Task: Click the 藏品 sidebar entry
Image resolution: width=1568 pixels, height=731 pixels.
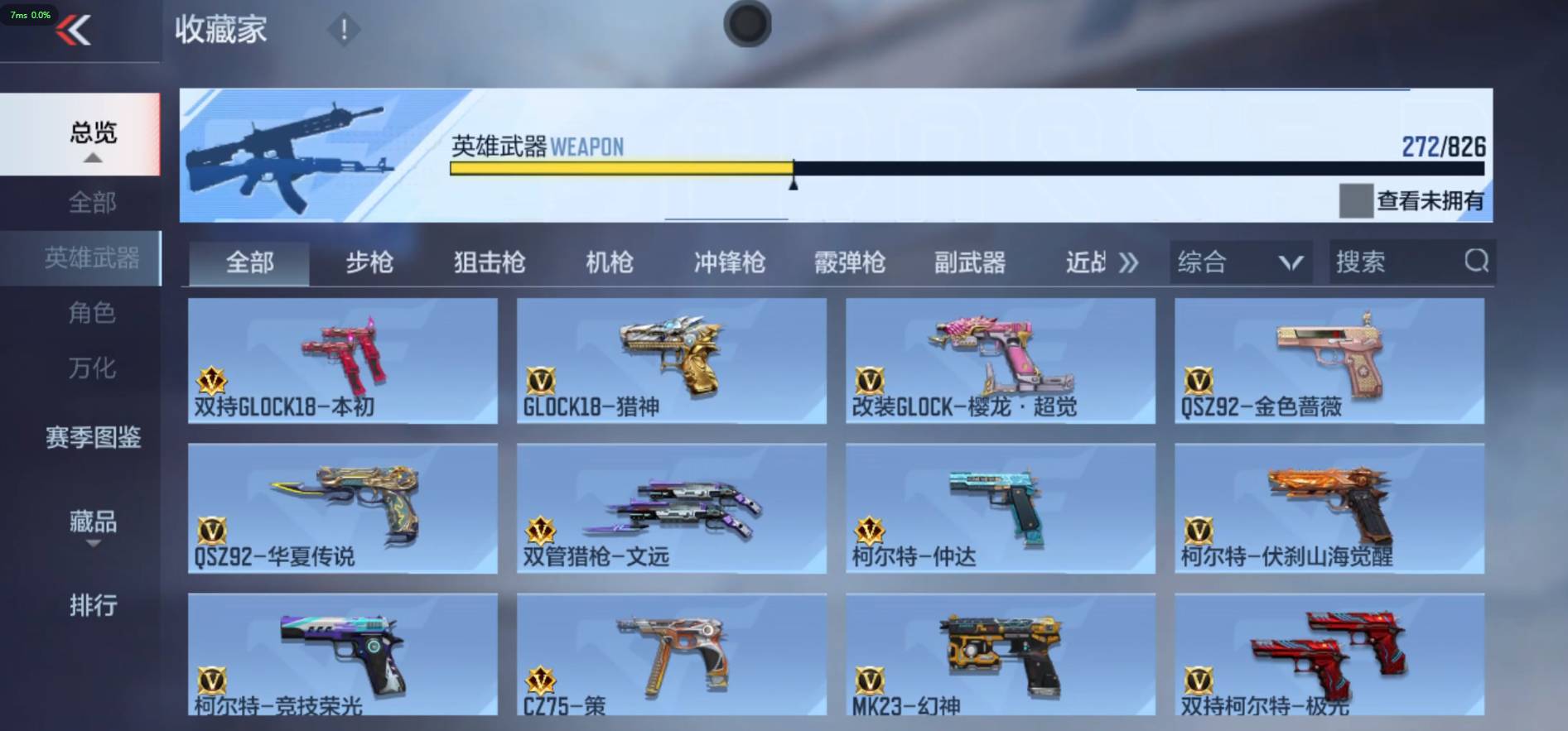Action: pos(92,523)
